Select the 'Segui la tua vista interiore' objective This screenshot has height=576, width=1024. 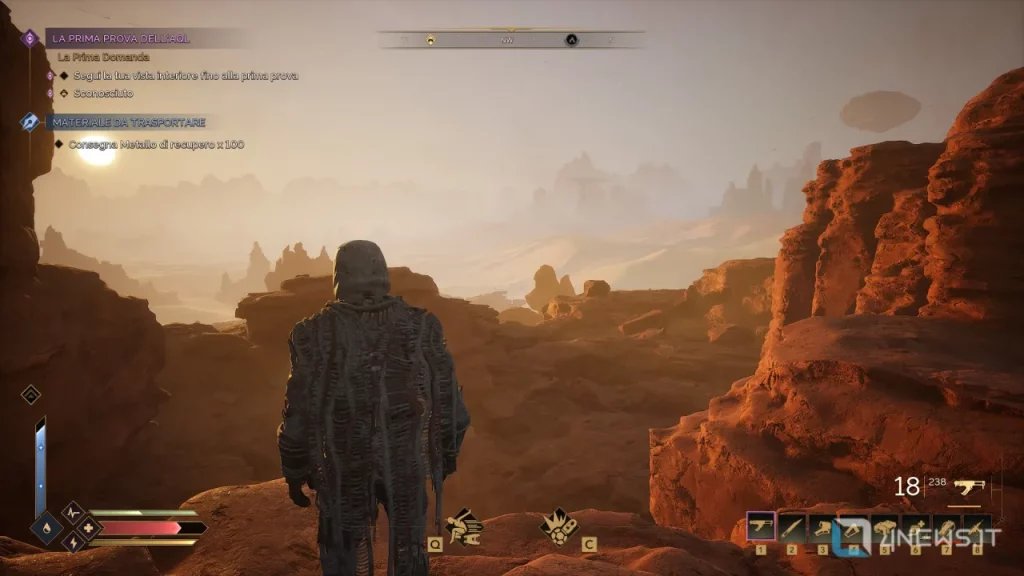click(x=185, y=75)
